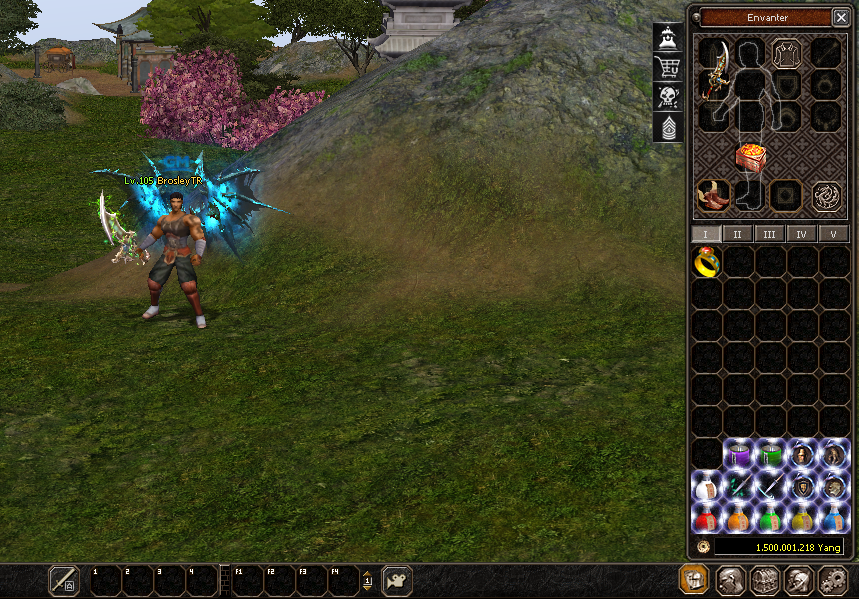This screenshot has height=599, width=859.
Task: Select the red treasure chest item
Action: [751, 157]
